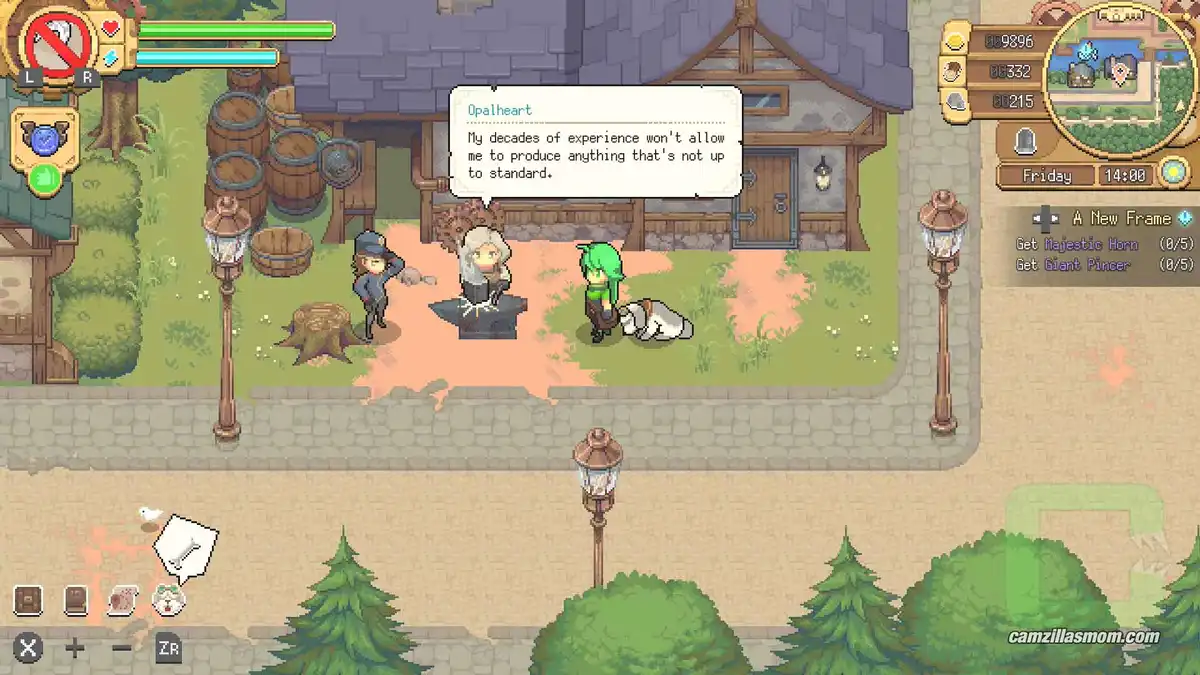
Task: Click the sun weather icon
Action: coord(1173,174)
